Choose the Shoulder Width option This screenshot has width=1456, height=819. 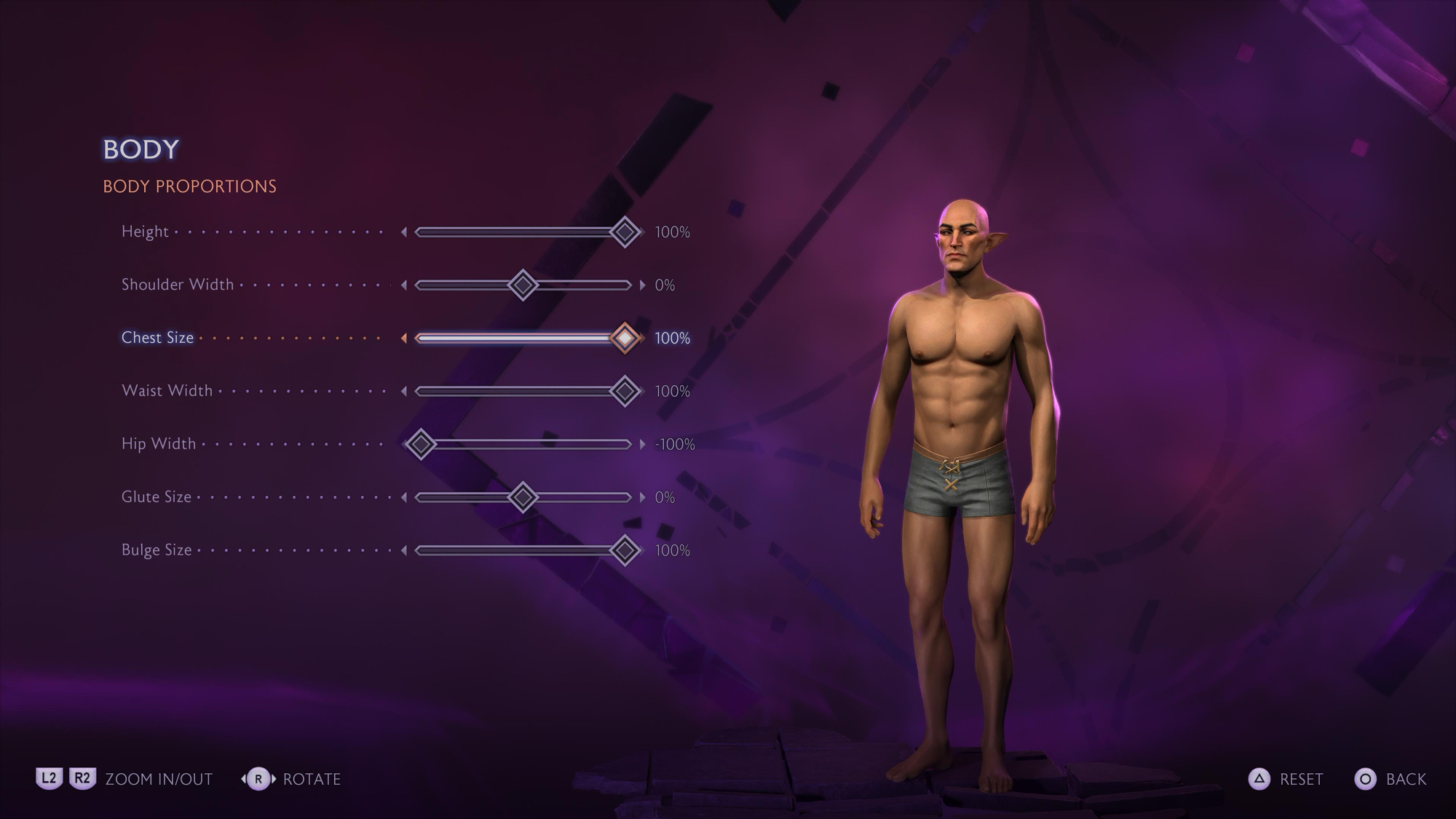pos(178,285)
